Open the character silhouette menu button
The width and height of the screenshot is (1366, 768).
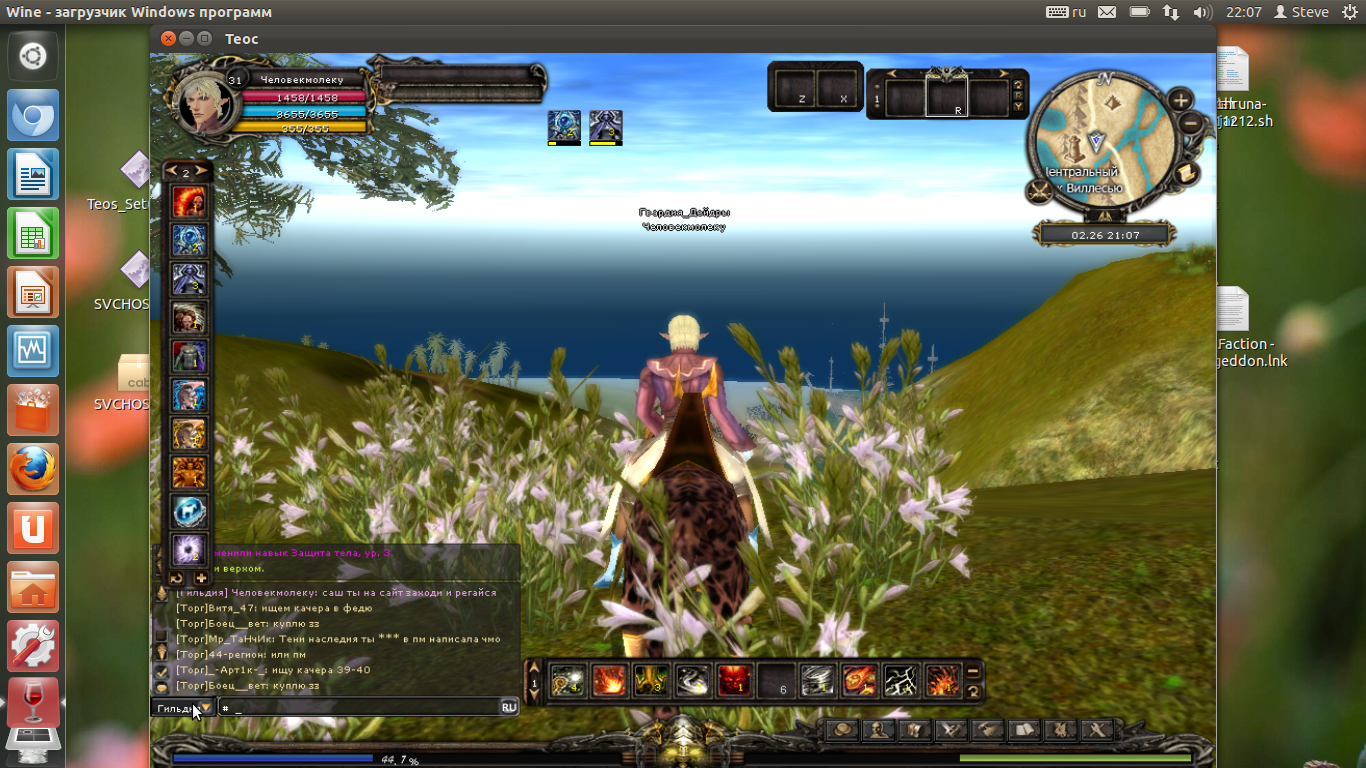(x=880, y=730)
